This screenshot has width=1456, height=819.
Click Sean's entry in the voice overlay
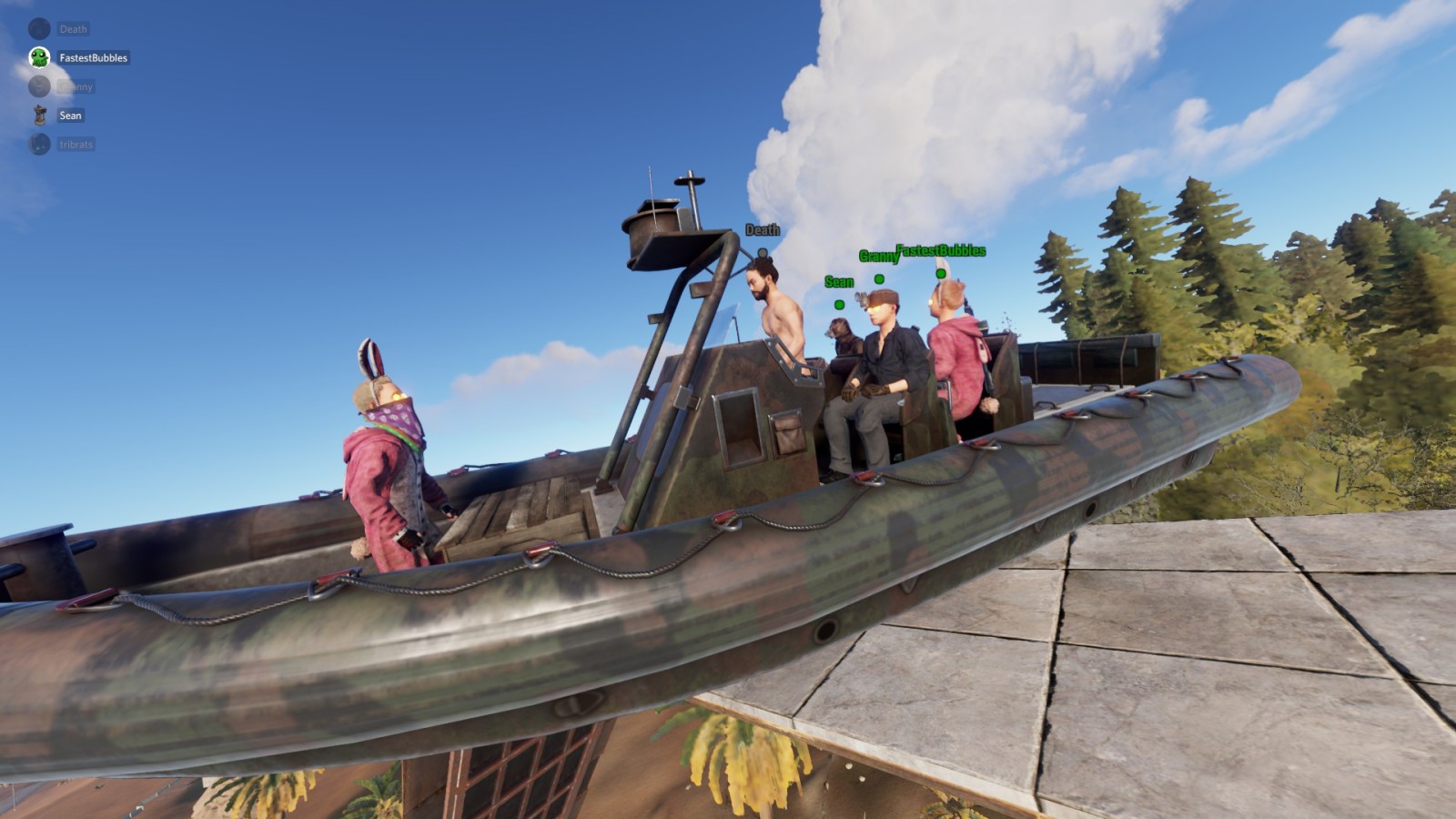69,116
